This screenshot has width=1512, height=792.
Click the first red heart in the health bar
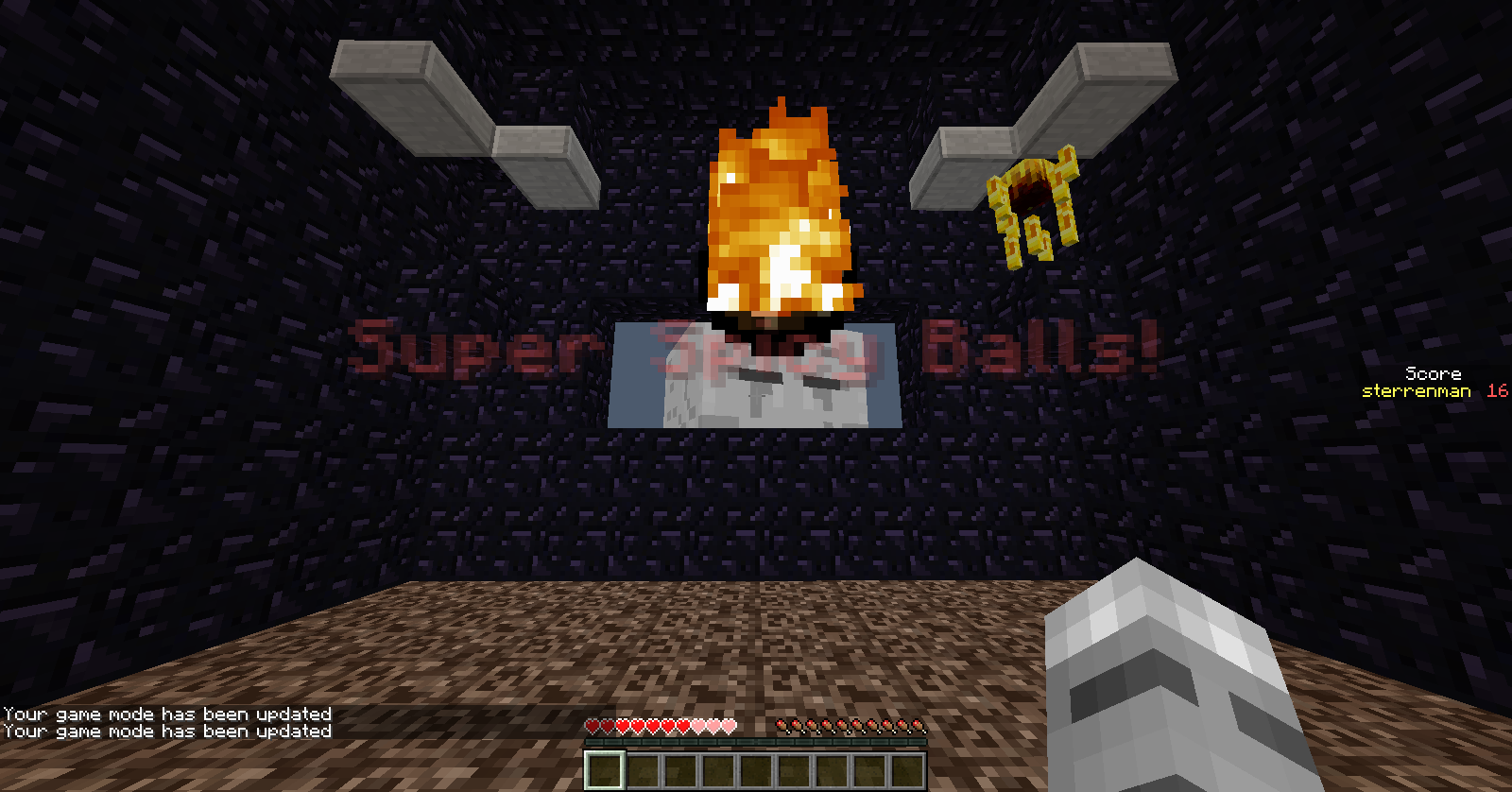593,726
